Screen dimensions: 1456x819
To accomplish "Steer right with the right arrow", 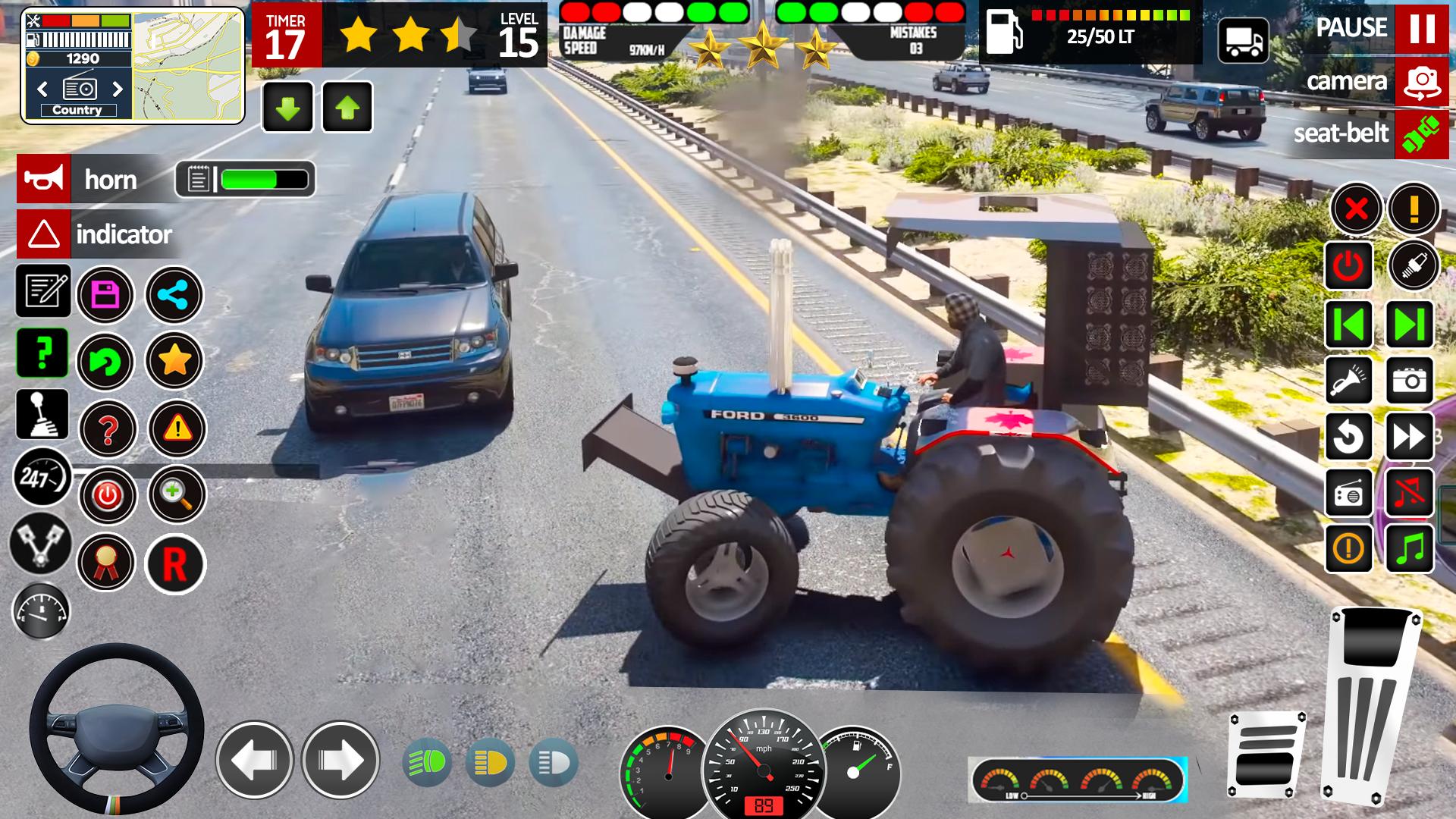I will tap(340, 760).
